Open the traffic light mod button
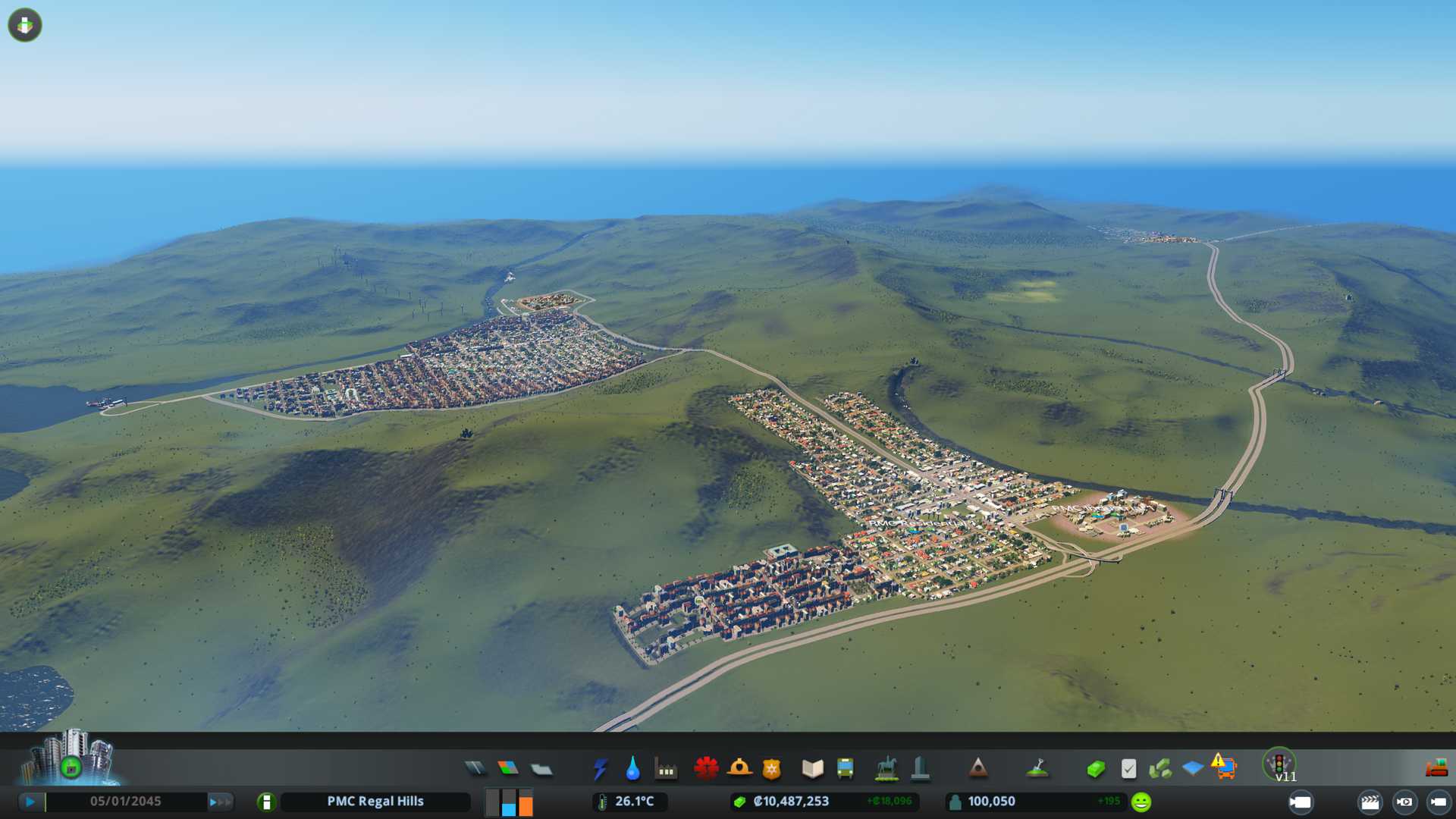The height and width of the screenshot is (819, 1456). point(1279,764)
